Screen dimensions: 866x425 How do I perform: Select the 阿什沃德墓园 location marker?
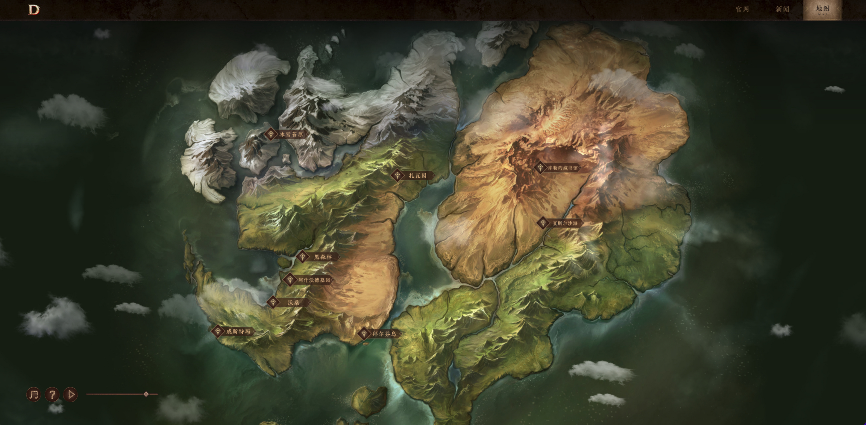pyautogui.click(x=308, y=280)
